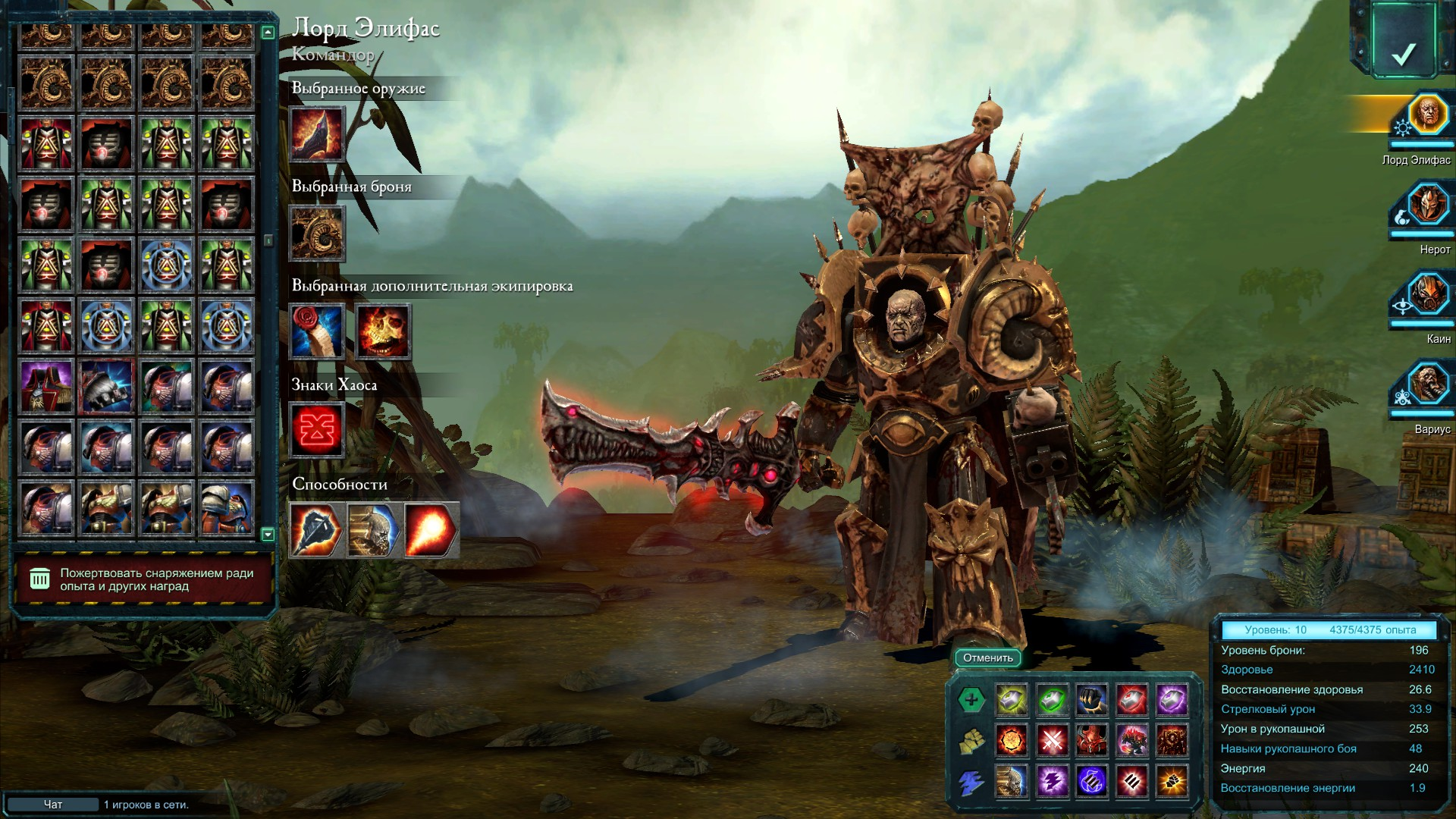
Task: Select the equipped daemon sword weapon slot
Action: click(317, 133)
